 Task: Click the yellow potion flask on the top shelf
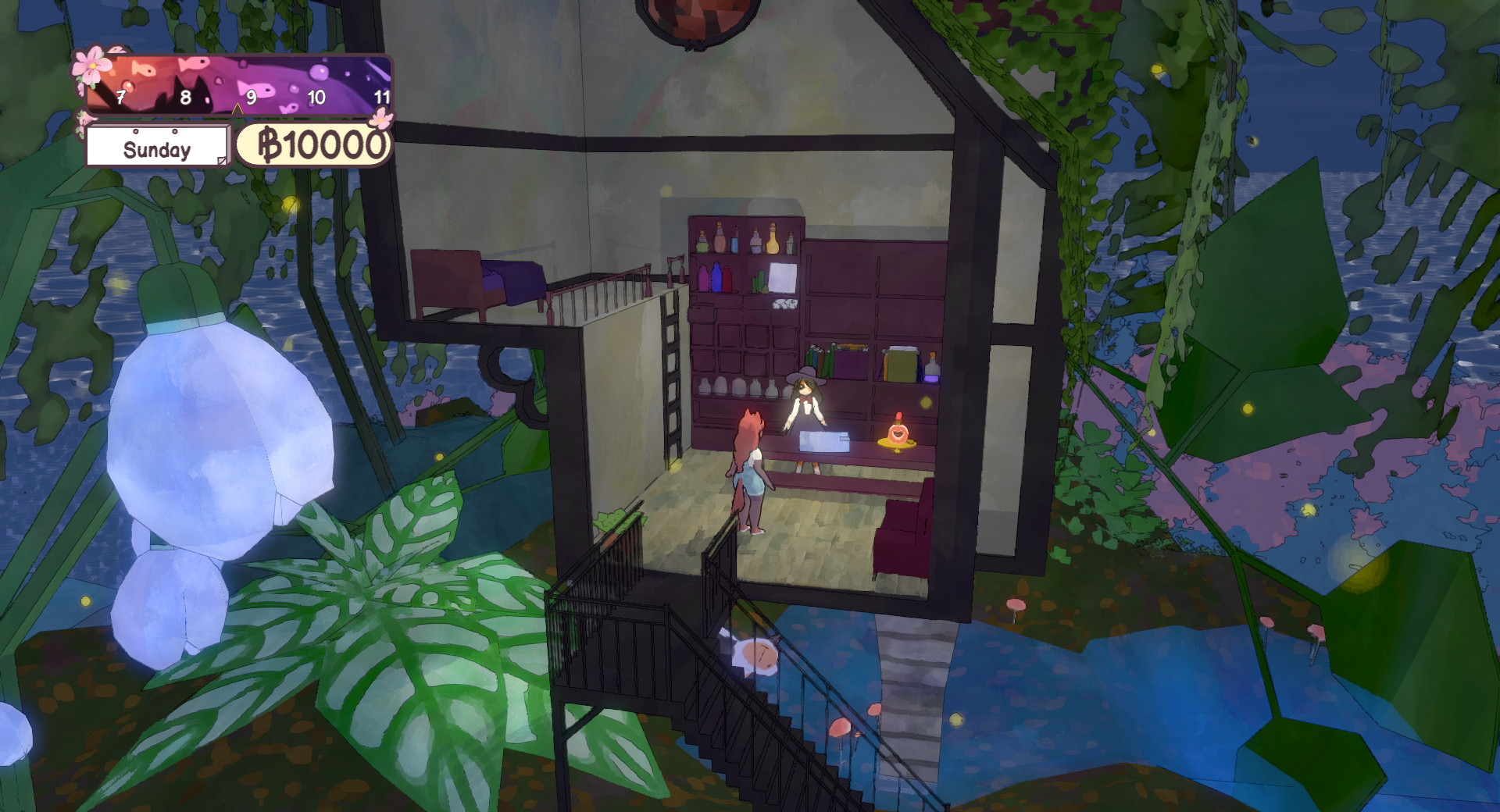(x=771, y=241)
